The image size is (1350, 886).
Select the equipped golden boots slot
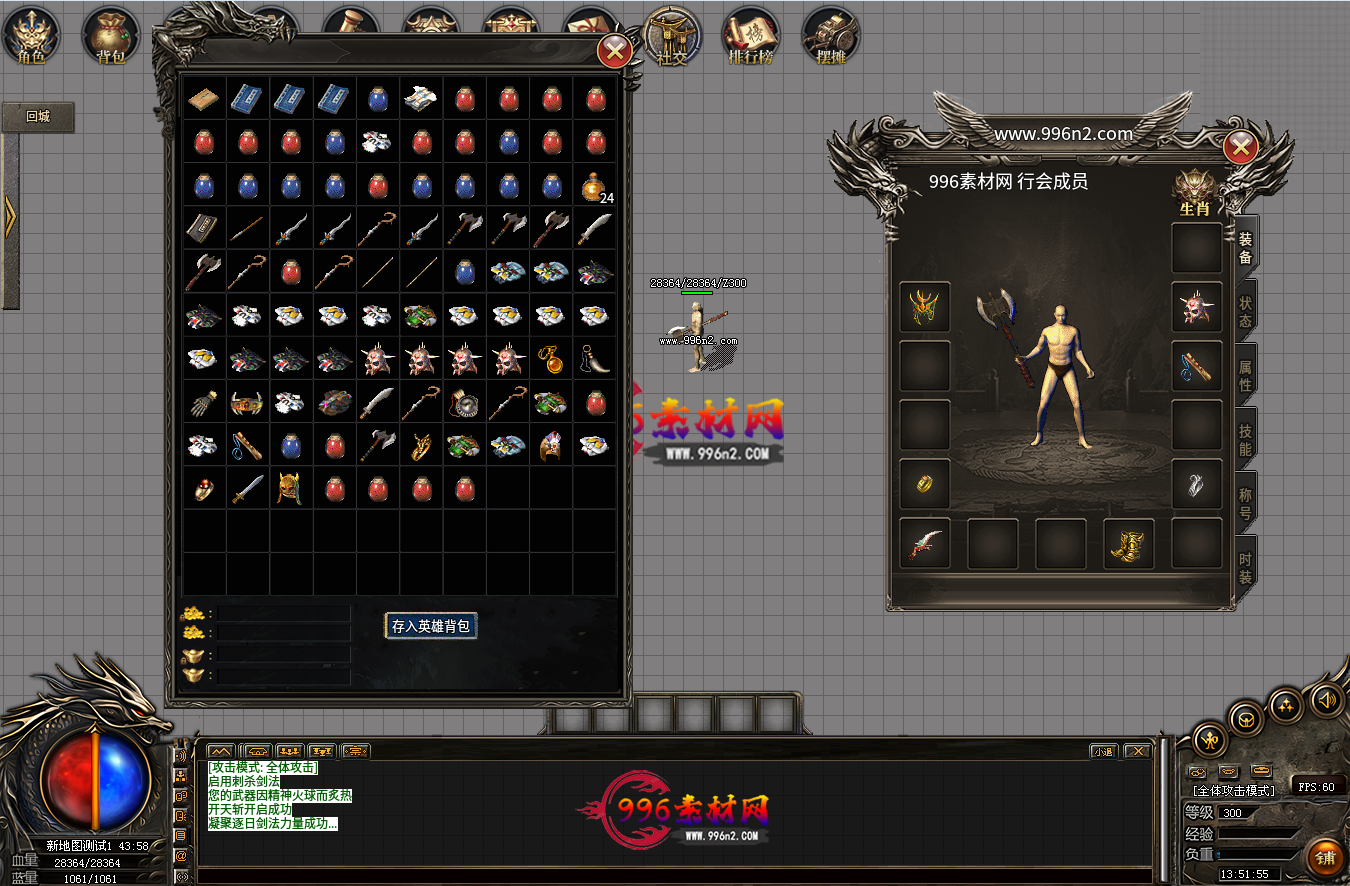click(x=1129, y=544)
